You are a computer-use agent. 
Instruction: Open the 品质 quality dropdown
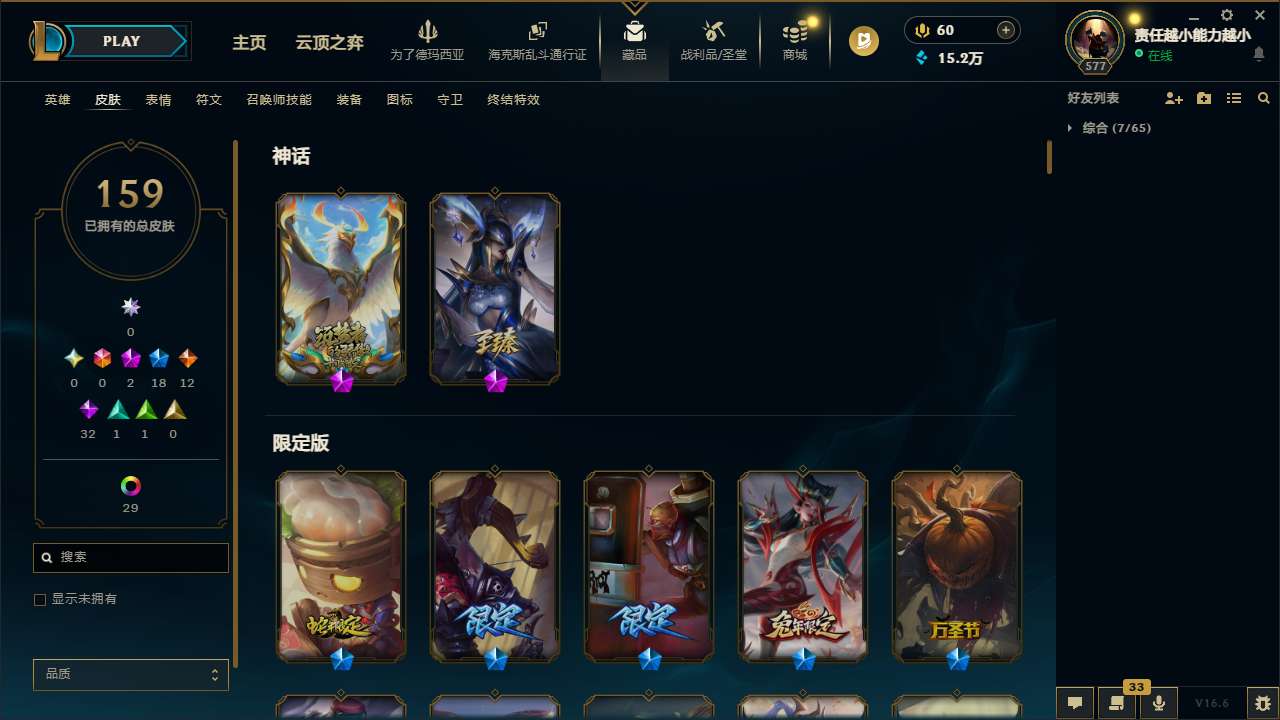point(130,674)
